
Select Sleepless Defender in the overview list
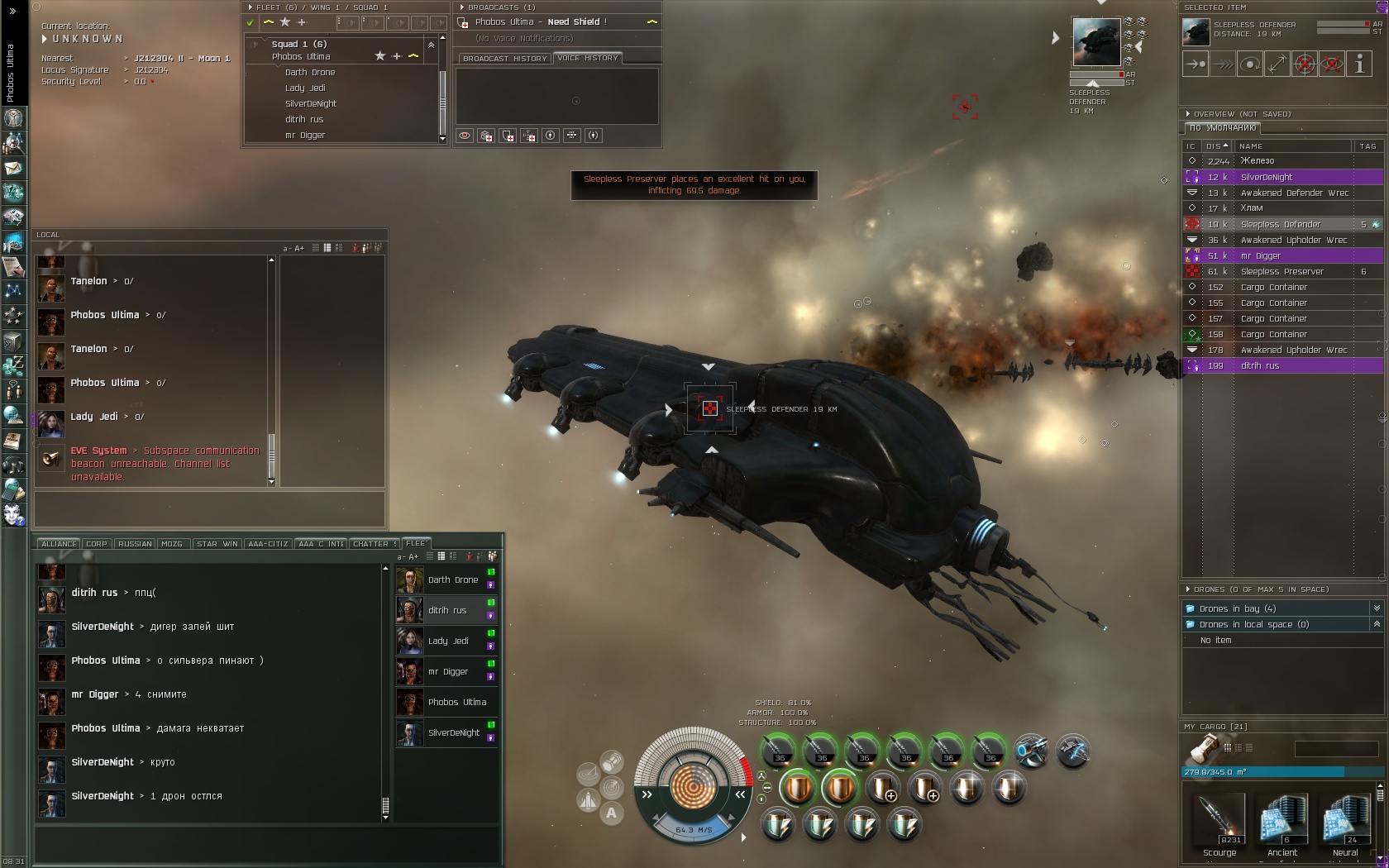(1281, 224)
